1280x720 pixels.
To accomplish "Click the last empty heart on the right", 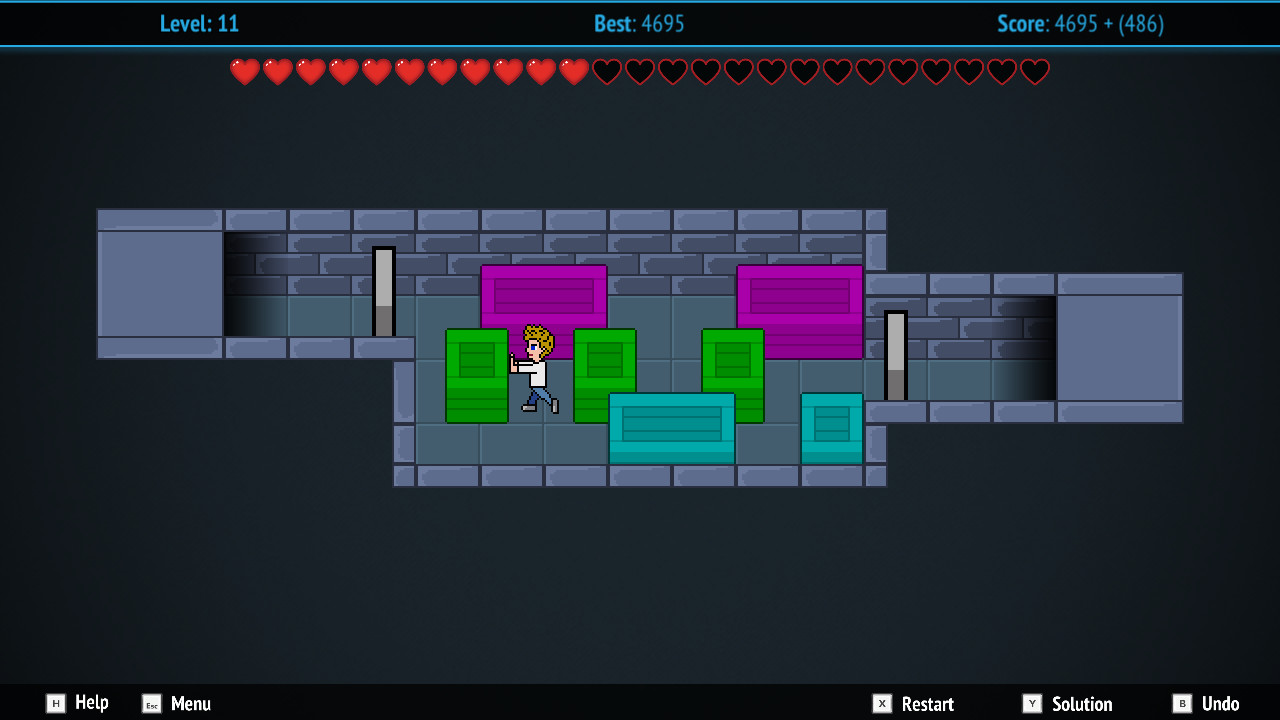I will point(1034,71).
